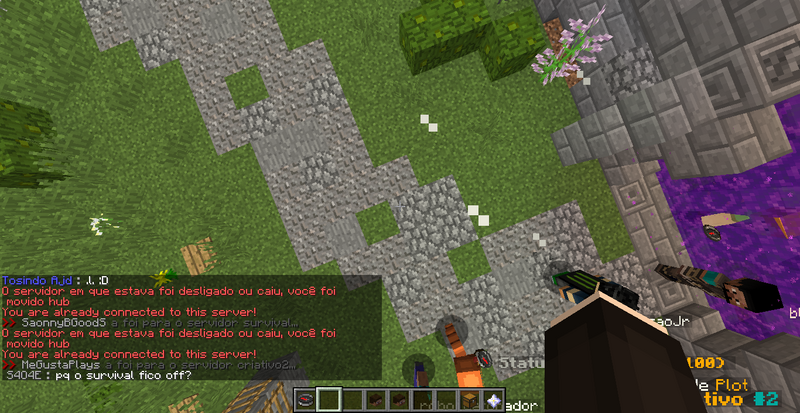Screen dimensions: 800x413
Task: Click the highlighted empty hotbar slot
Action: point(330,401)
